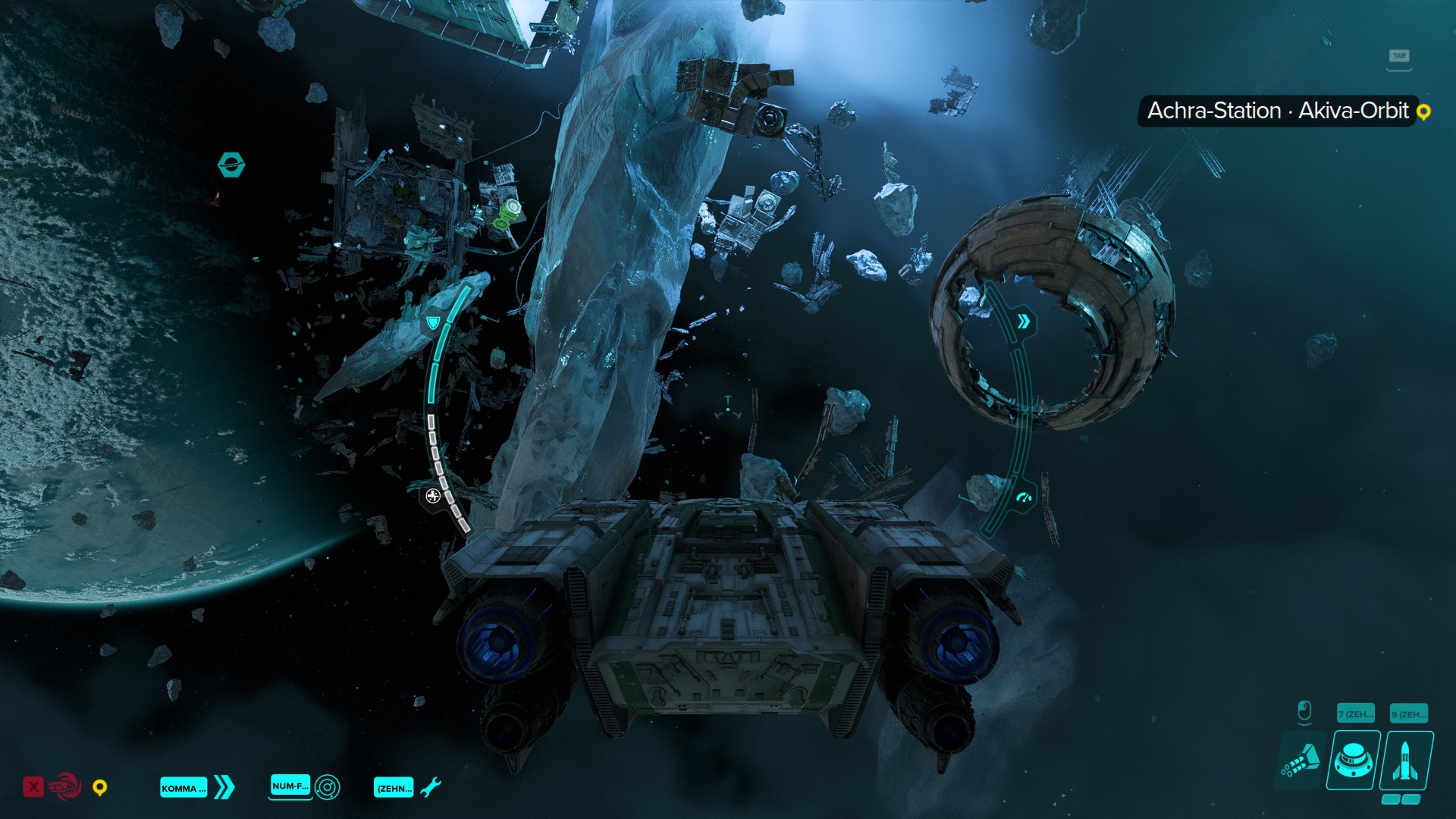Engage the double-chevron boost icon
Screen dimensions: 1456x819
(x=224, y=787)
